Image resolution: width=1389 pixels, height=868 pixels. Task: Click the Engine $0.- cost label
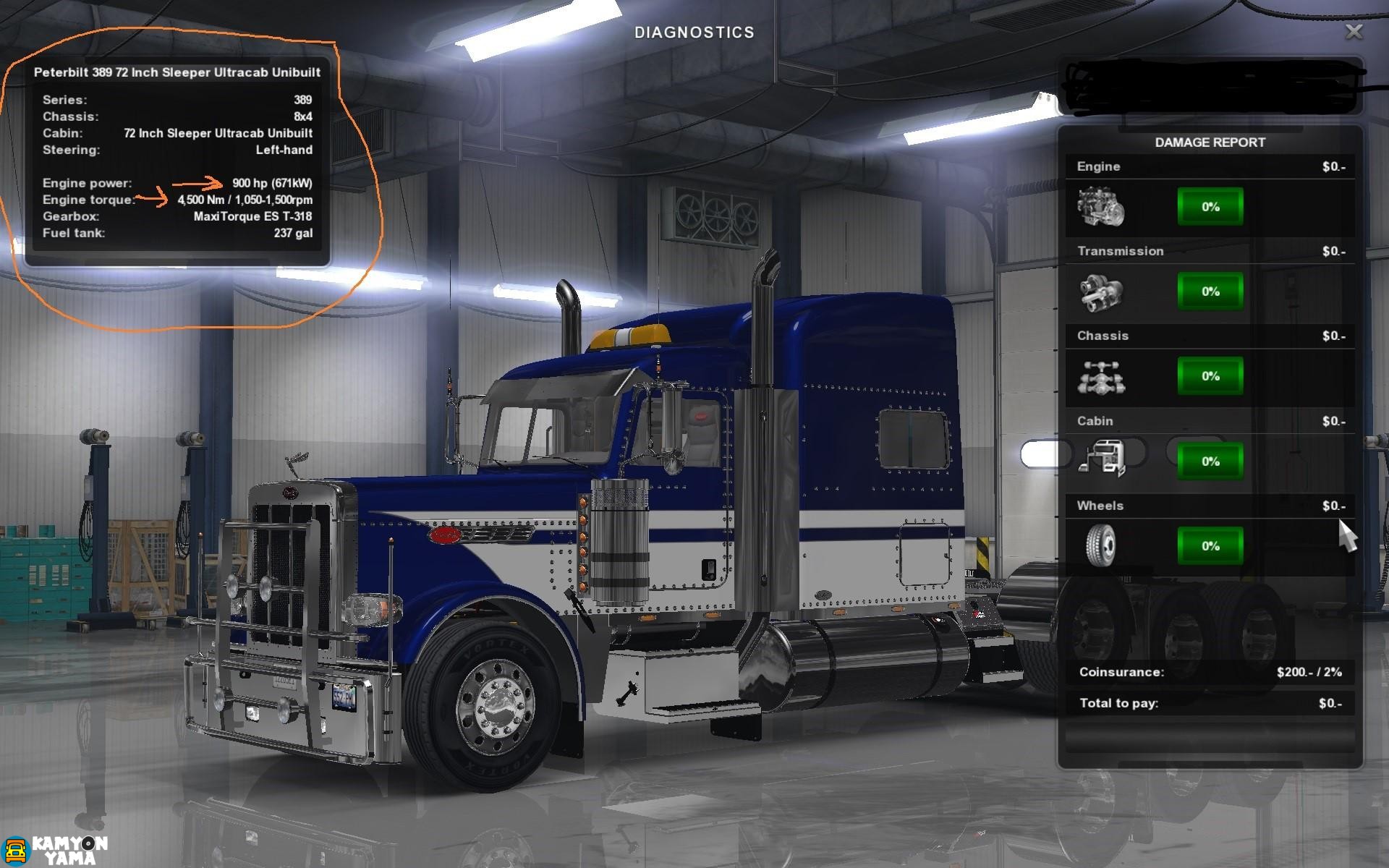coord(1335,166)
